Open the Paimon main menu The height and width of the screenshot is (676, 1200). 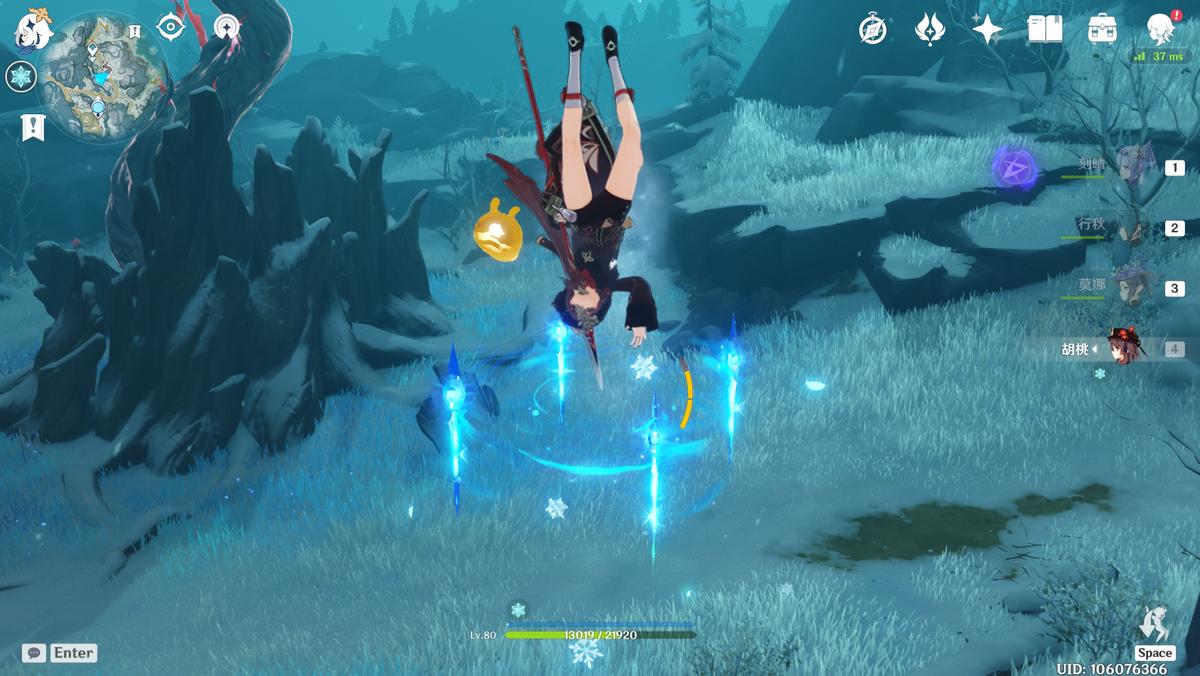click(32, 31)
